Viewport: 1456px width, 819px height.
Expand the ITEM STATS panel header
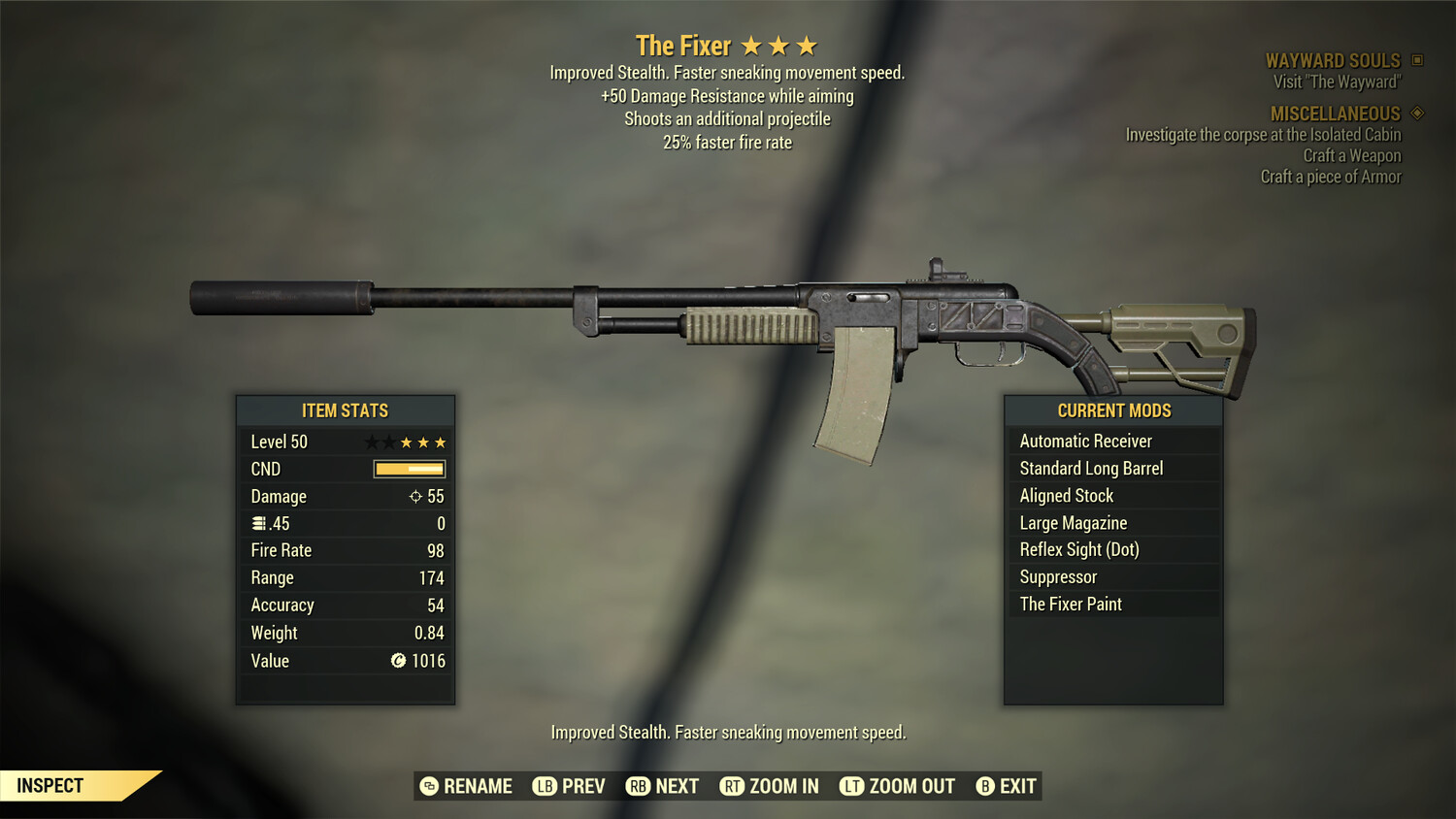coord(346,410)
